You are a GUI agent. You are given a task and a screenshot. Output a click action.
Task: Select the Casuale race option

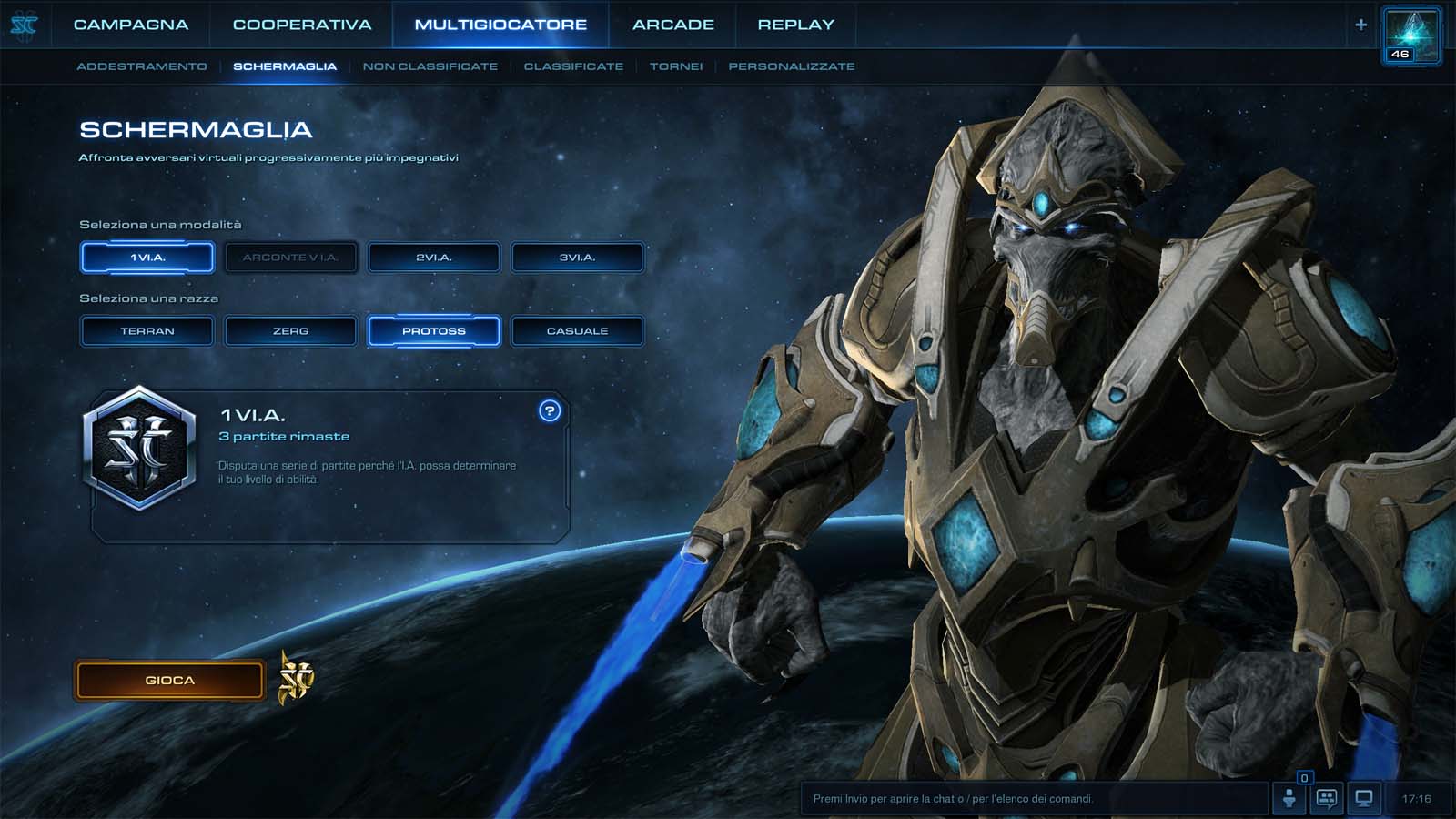(577, 331)
